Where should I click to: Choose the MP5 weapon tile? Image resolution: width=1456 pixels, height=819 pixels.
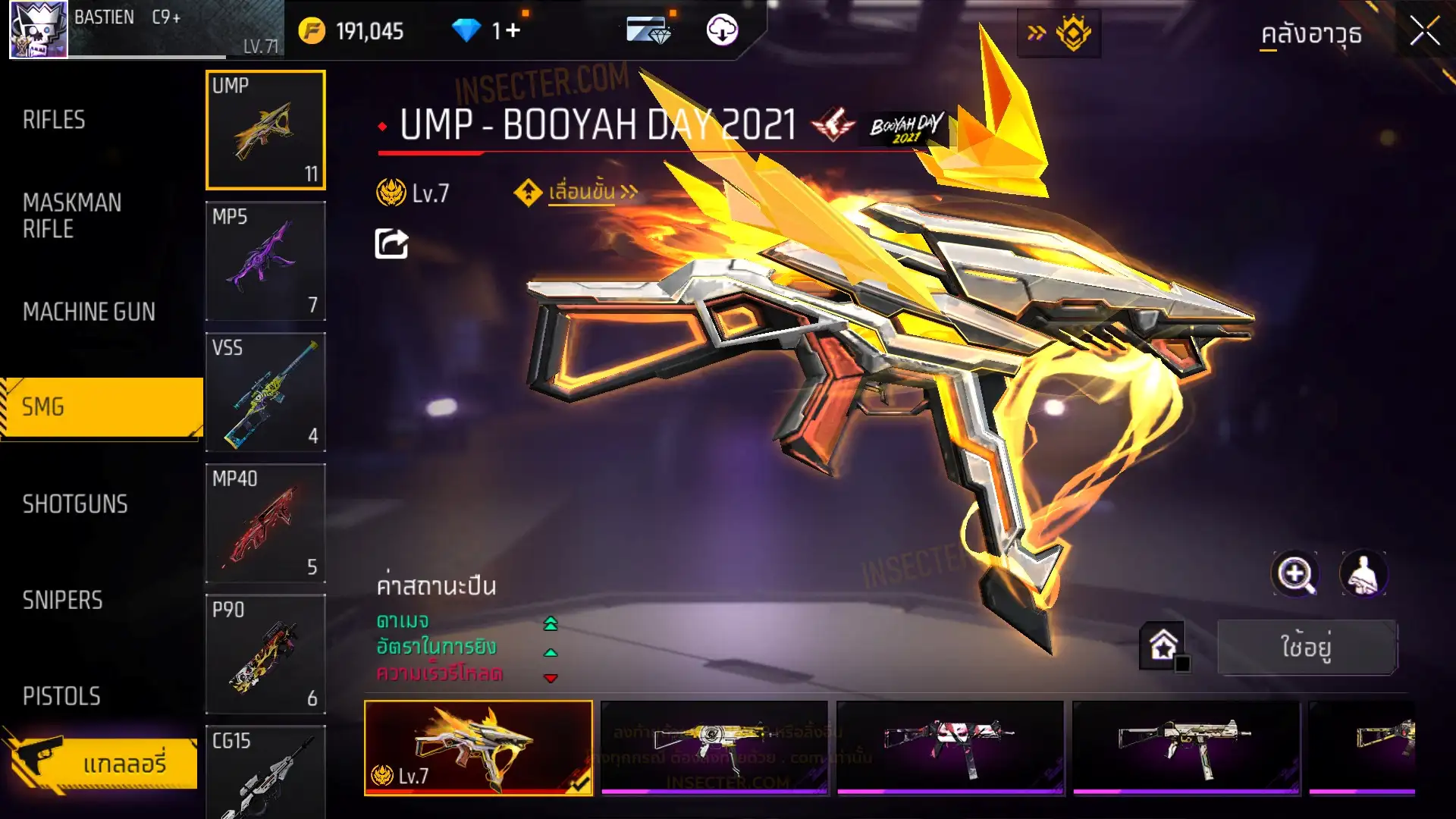265,261
